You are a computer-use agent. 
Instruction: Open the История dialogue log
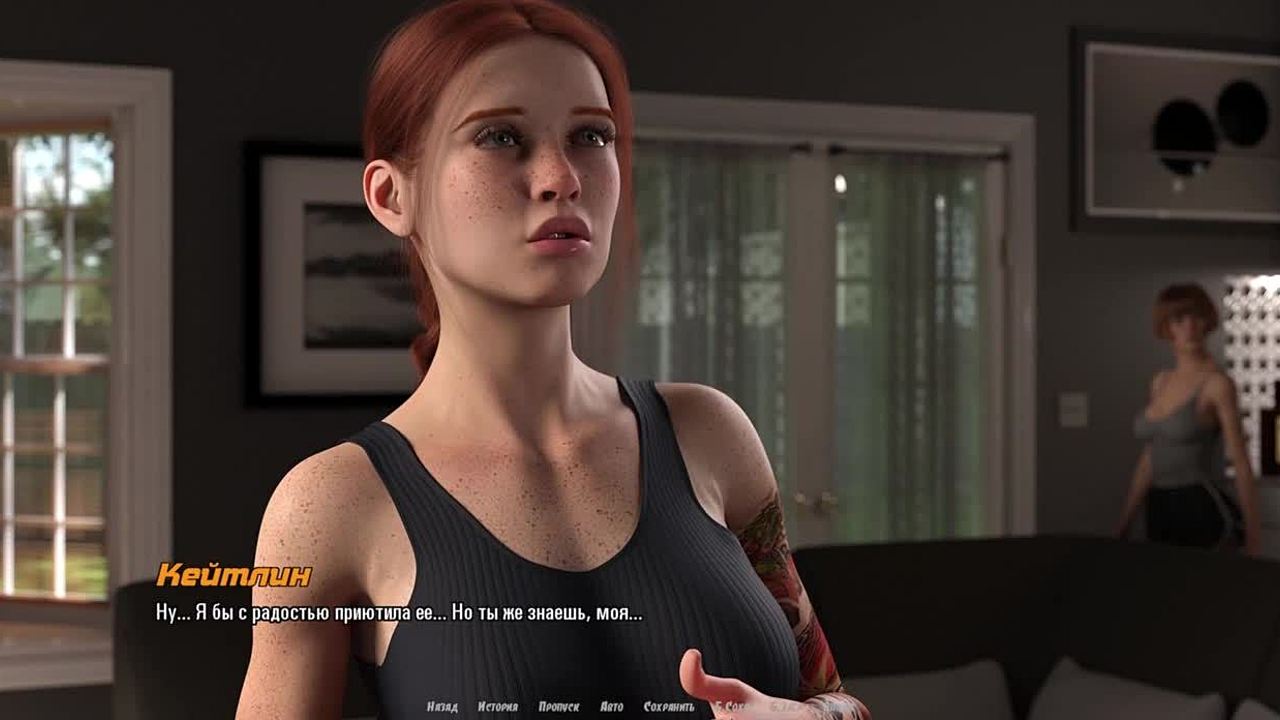pyautogui.click(x=498, y=707)
